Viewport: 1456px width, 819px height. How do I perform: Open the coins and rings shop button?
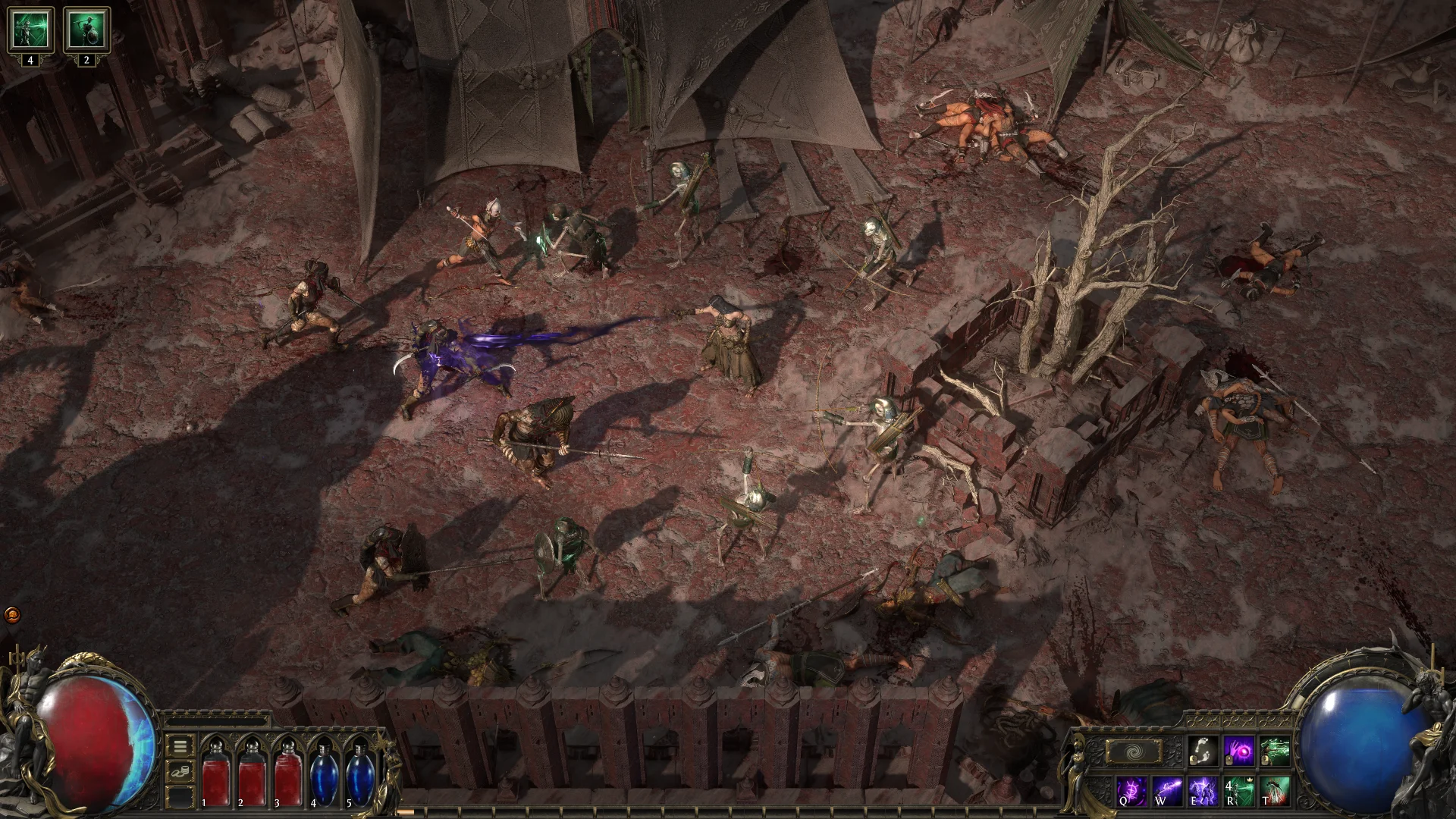point(180,773)
